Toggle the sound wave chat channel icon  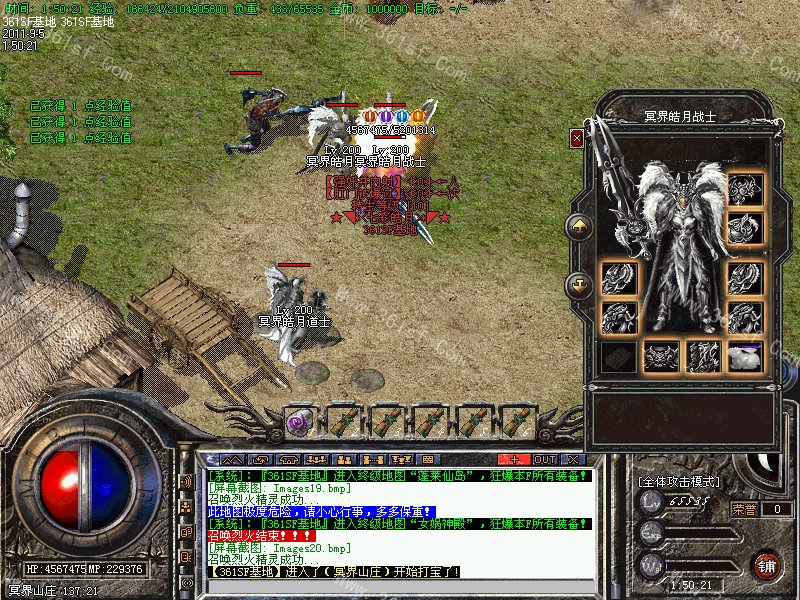coord(186,481)
